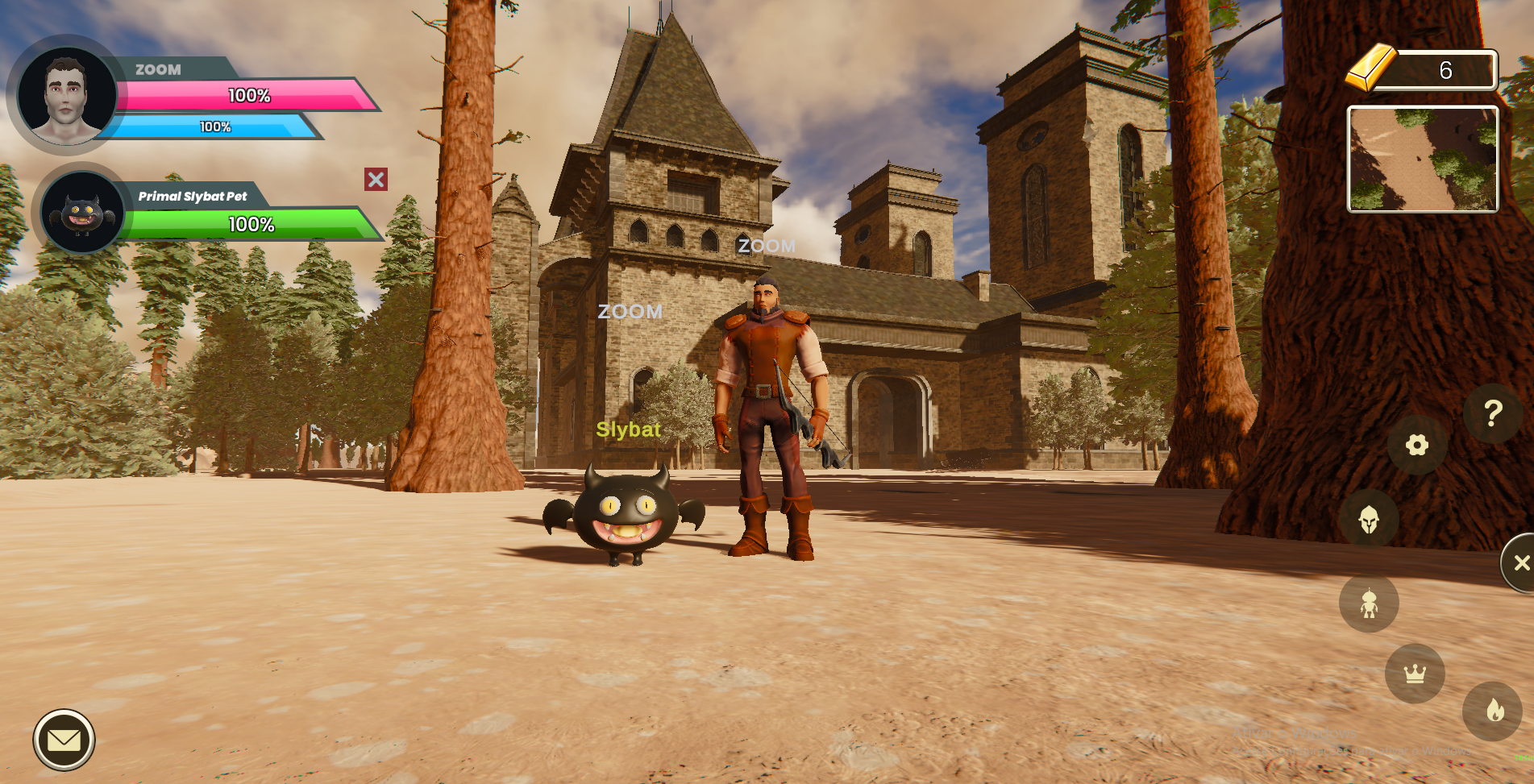Screen dimensions: 1534x784
Task: Open the mail envelope icon
Action: [x=64, y=739]
